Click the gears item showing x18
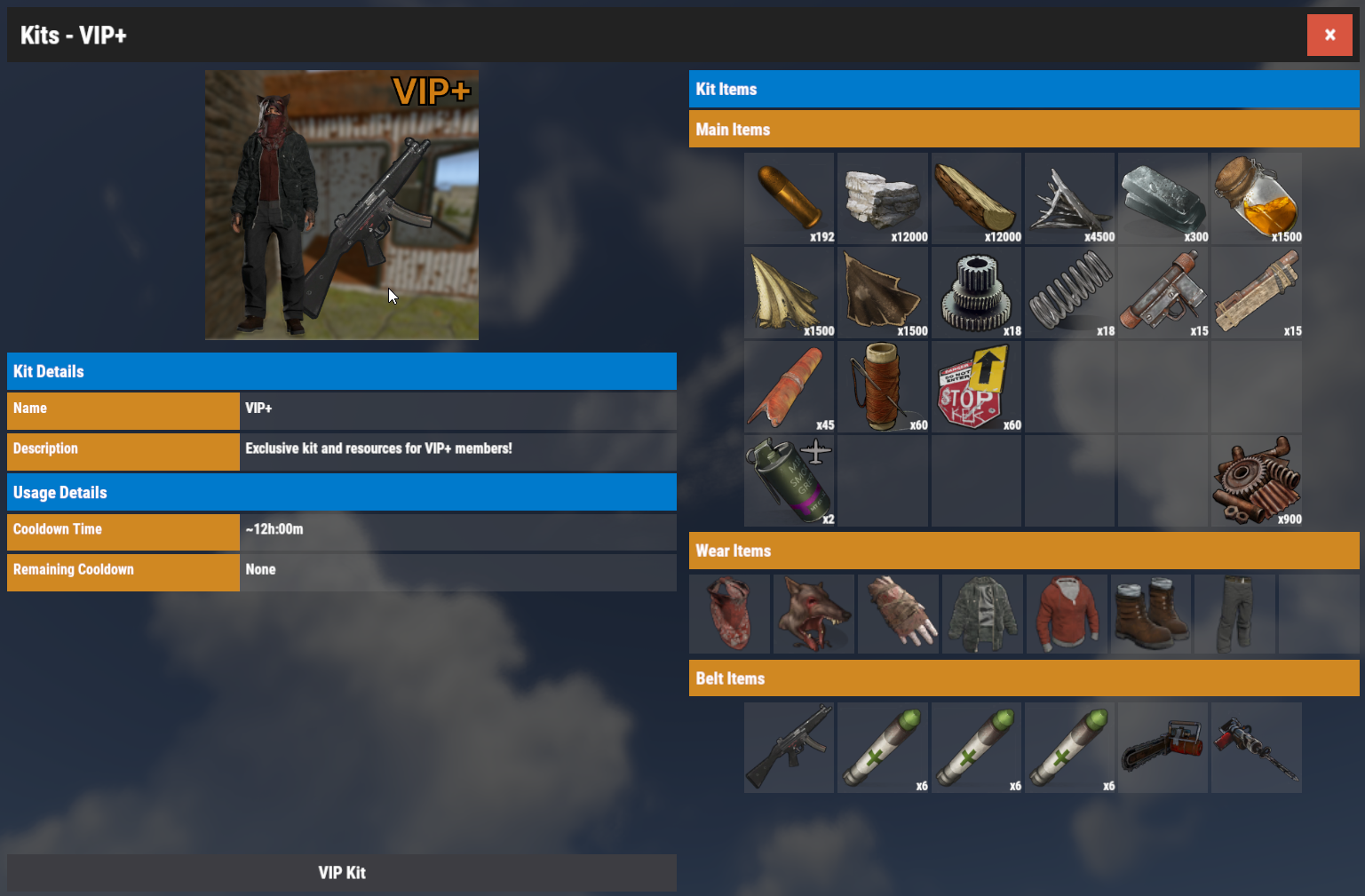This screenshot has width=1365, height=896. point(976,292)
